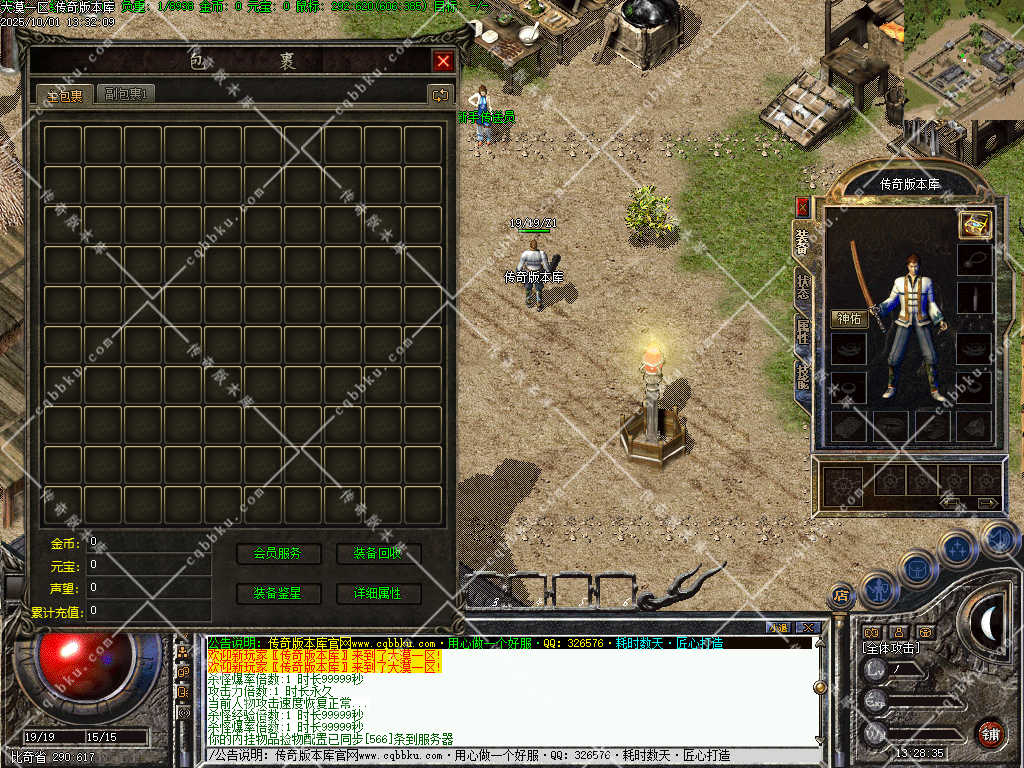
Task: Open the bag round HUD button
Action: (x=917, y=568)
